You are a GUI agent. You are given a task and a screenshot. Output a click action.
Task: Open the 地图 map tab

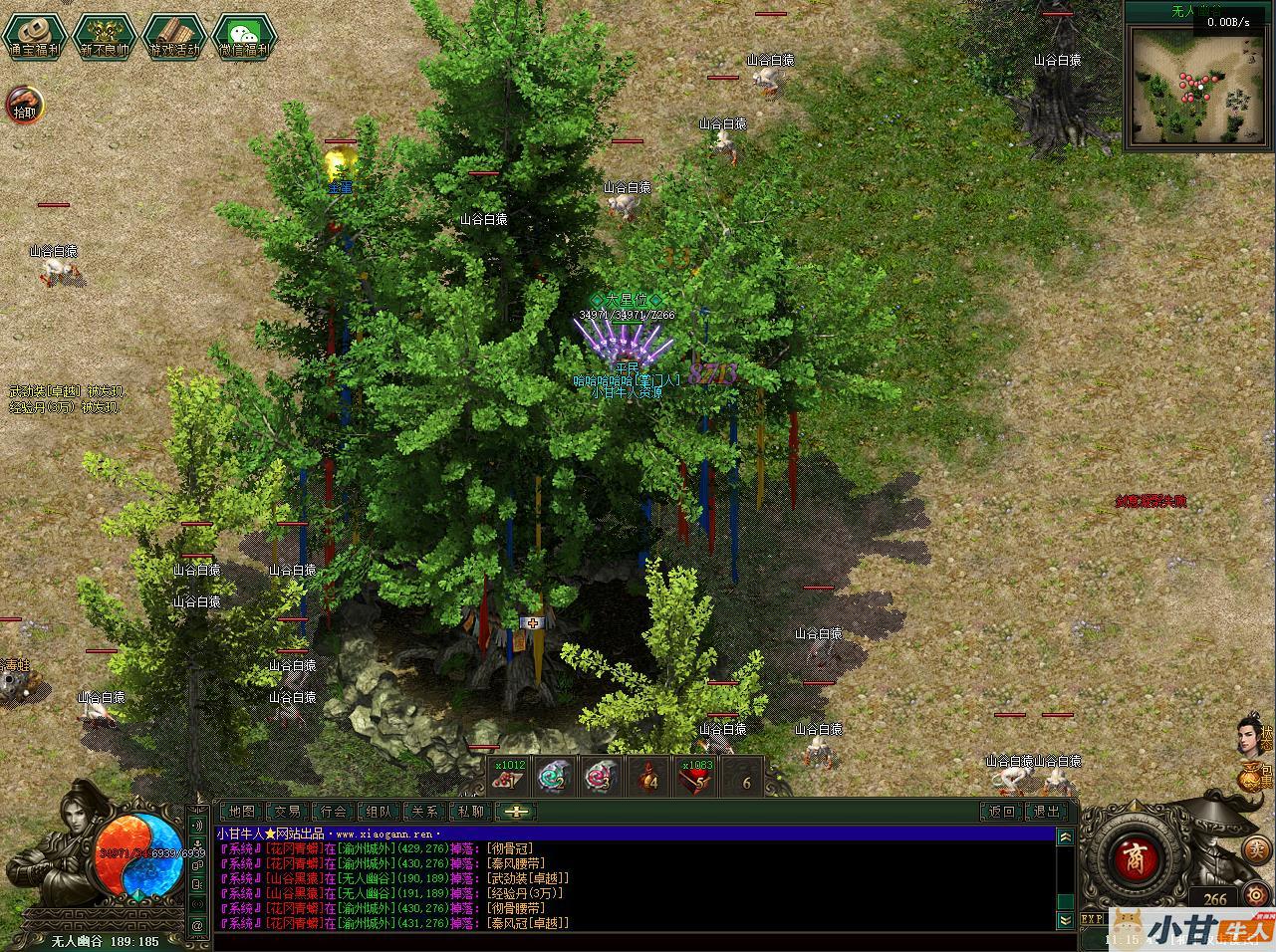click(x=240, y=812)
